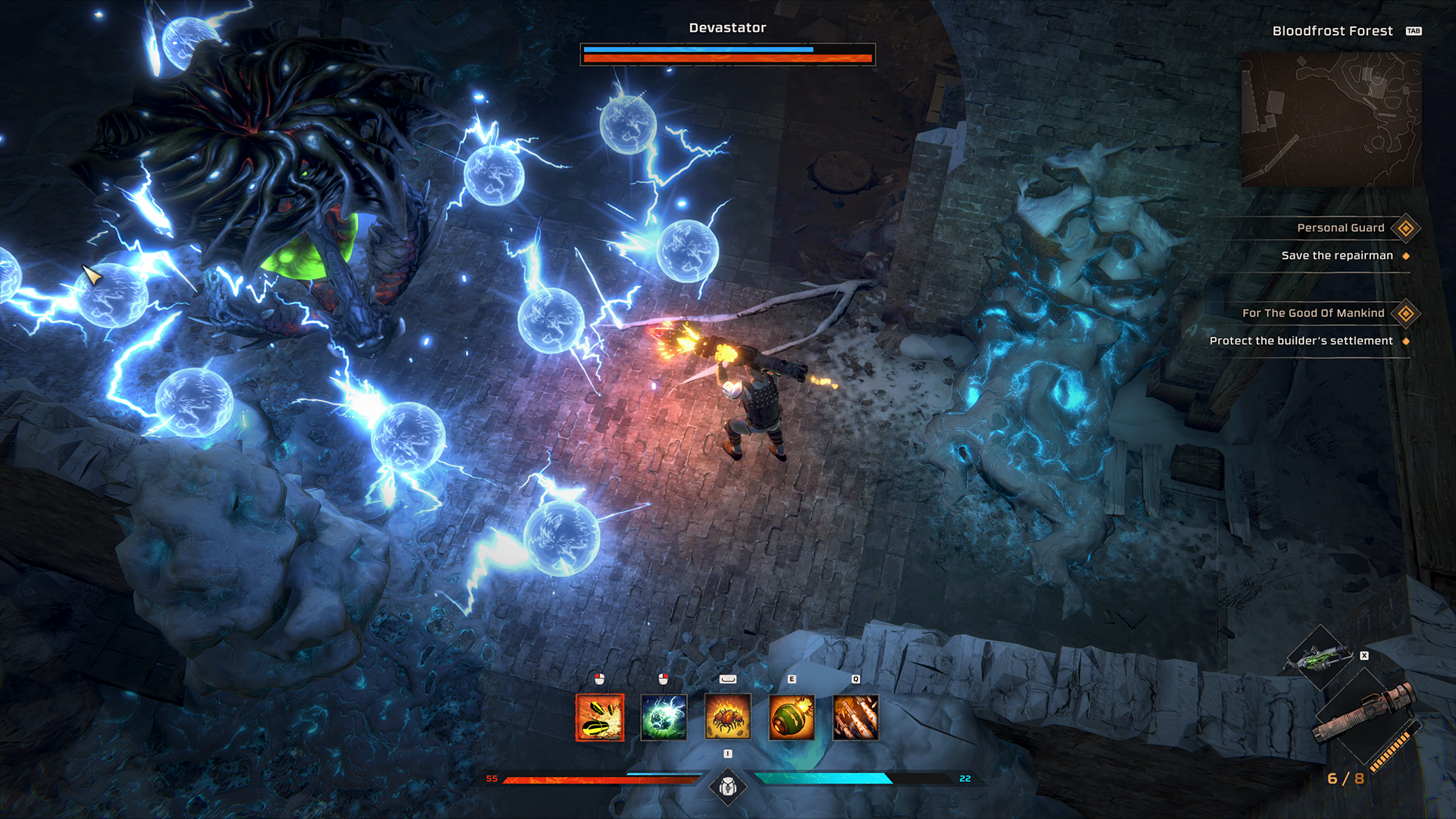Open the backpack inventory
This screenshot has height=819, width=1456.
click(728, 787)
